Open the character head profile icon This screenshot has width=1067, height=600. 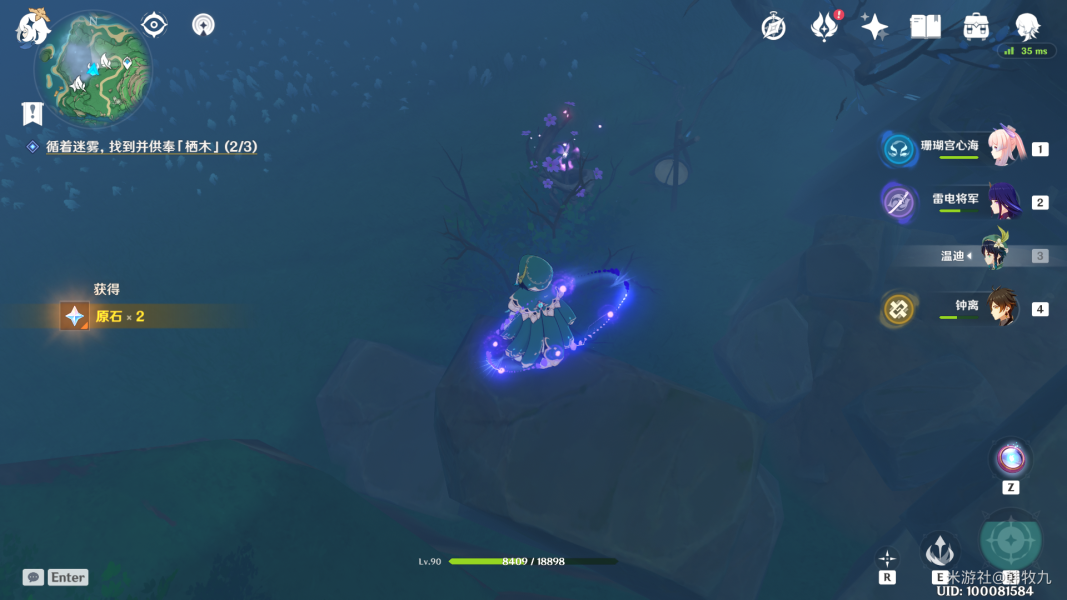(1027, 27)
